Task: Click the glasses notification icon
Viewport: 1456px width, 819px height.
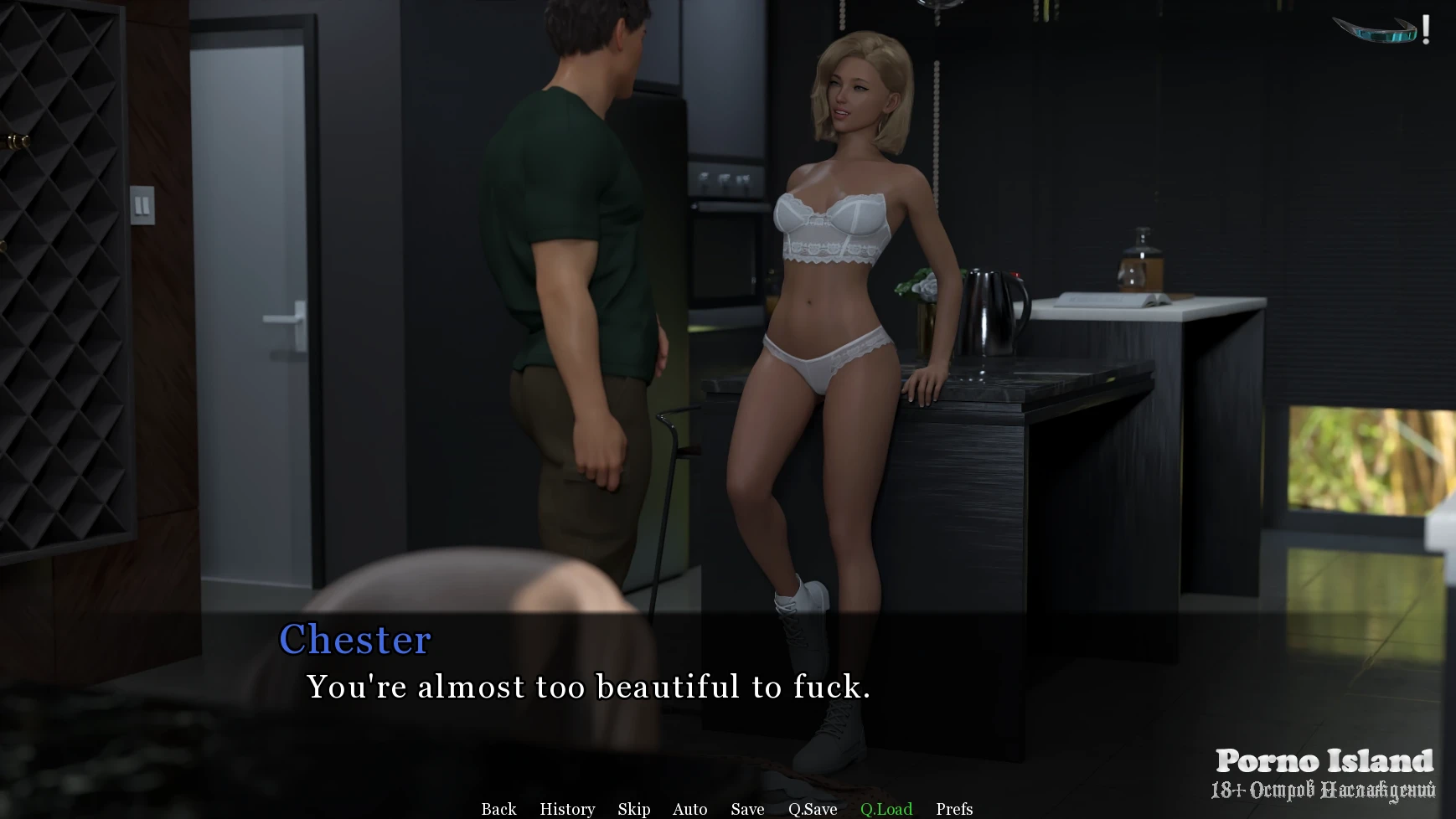Action: pyautogui.click(x=1380, y=30)
